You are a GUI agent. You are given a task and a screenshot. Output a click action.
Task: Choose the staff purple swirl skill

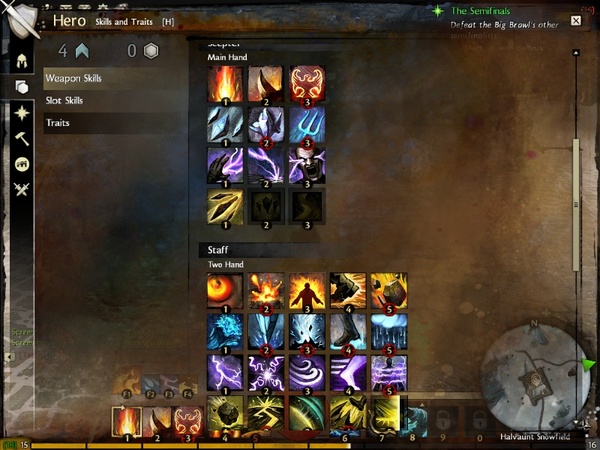click(x=306, y=373)
